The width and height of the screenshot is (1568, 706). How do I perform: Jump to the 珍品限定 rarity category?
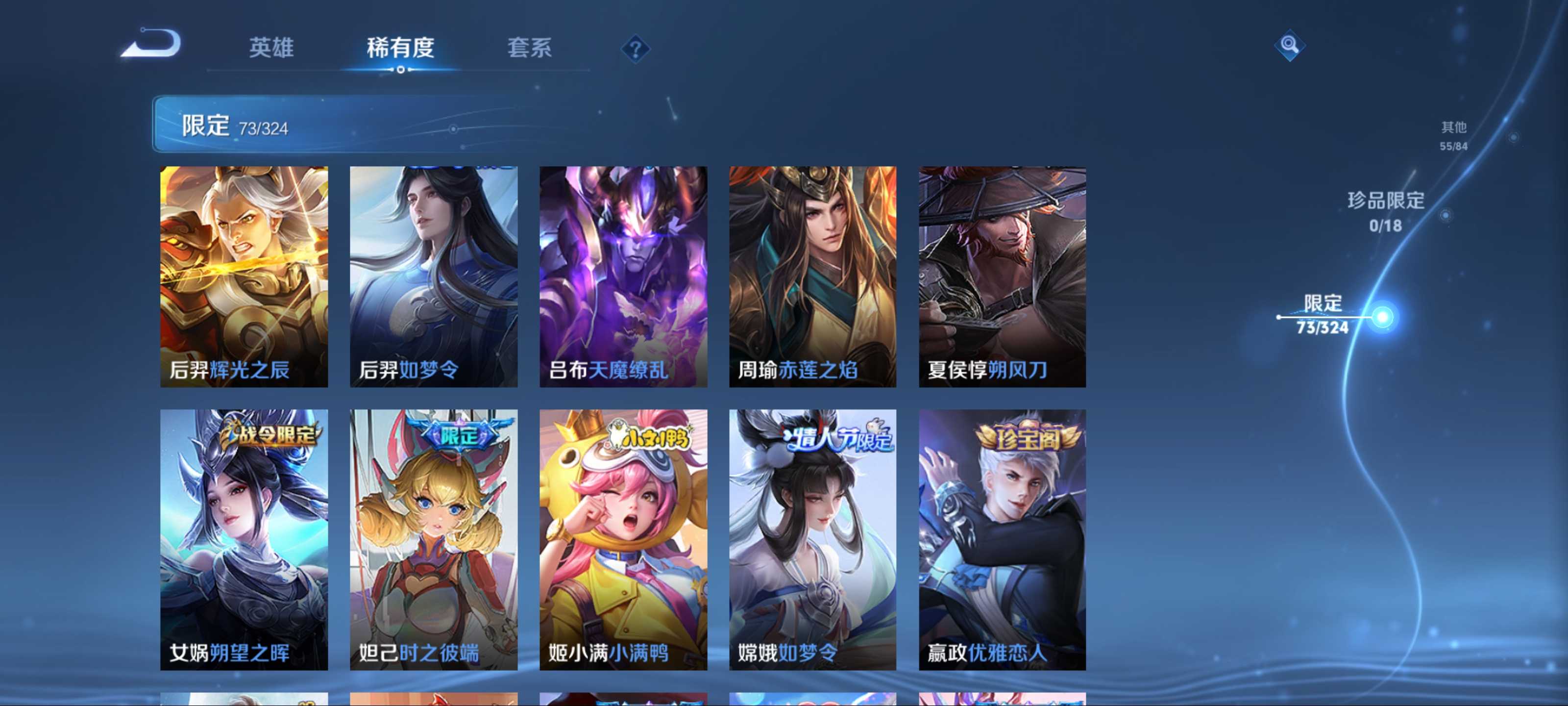[1385, 211]
